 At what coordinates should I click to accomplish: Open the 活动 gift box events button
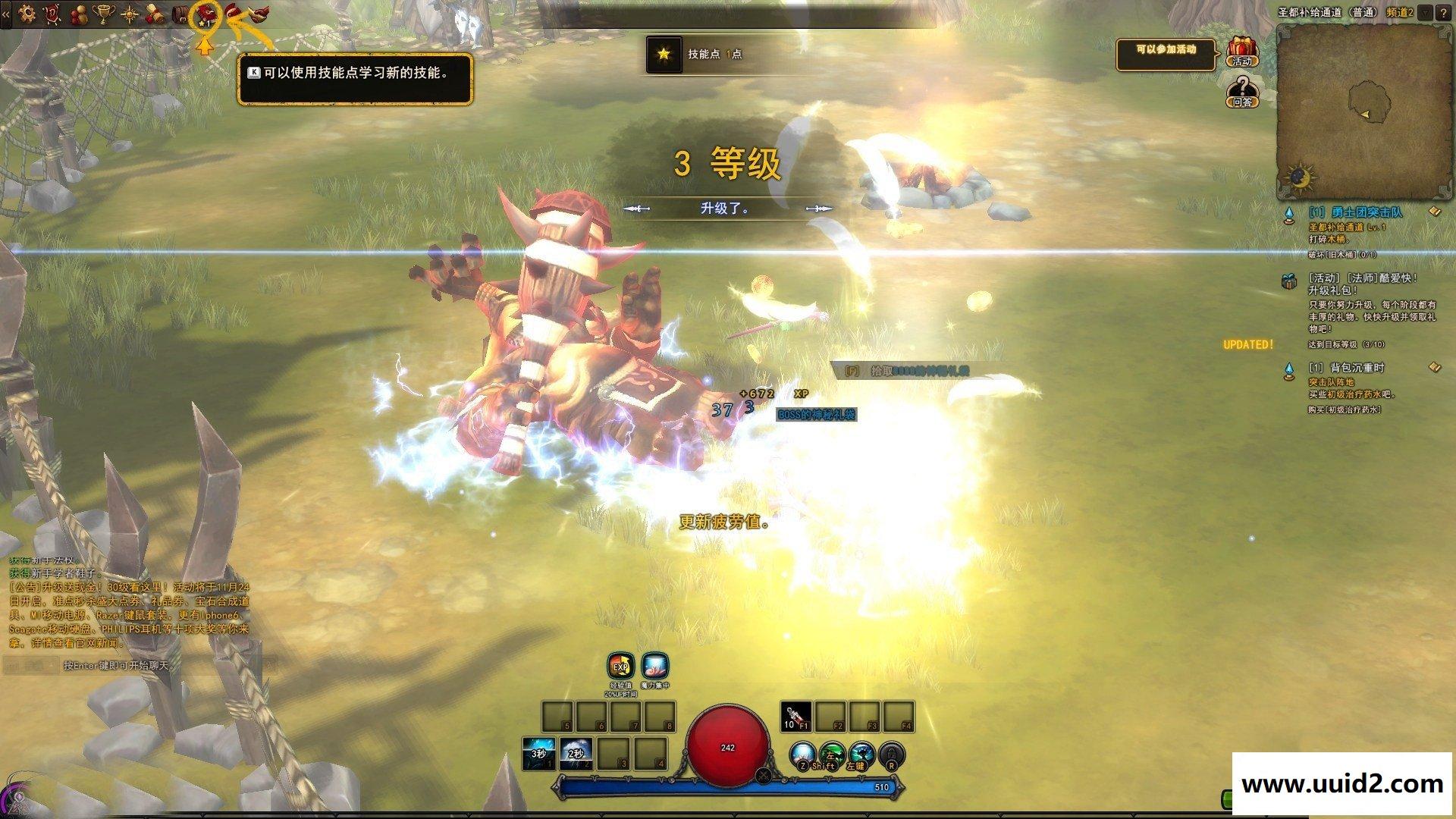(x=1242, y=52)
